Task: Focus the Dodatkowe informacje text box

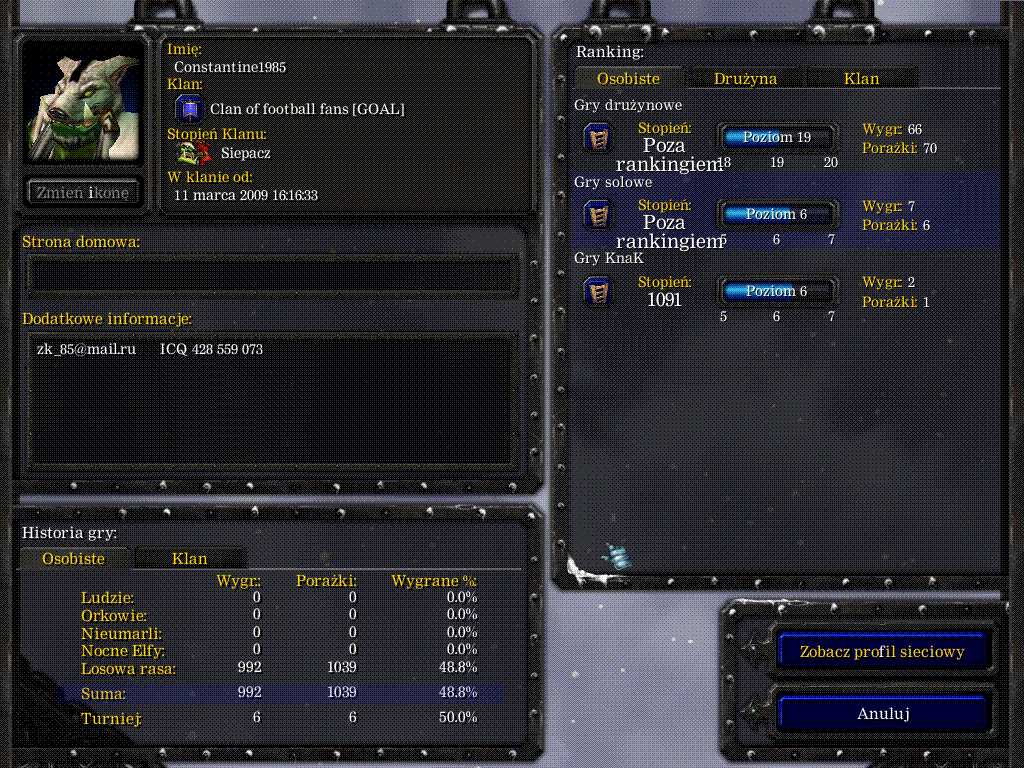Action: point(270,400)
